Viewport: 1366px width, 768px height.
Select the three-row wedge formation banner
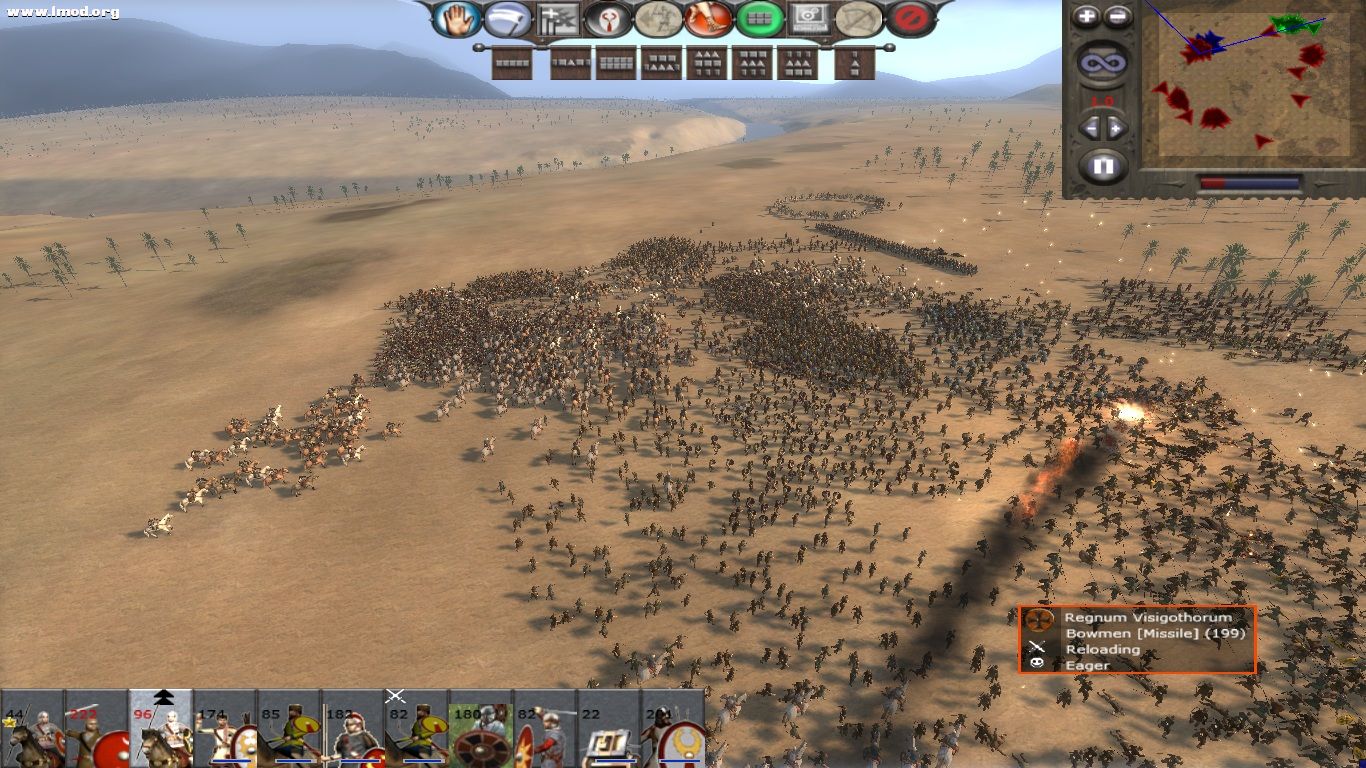coord(706,63)
